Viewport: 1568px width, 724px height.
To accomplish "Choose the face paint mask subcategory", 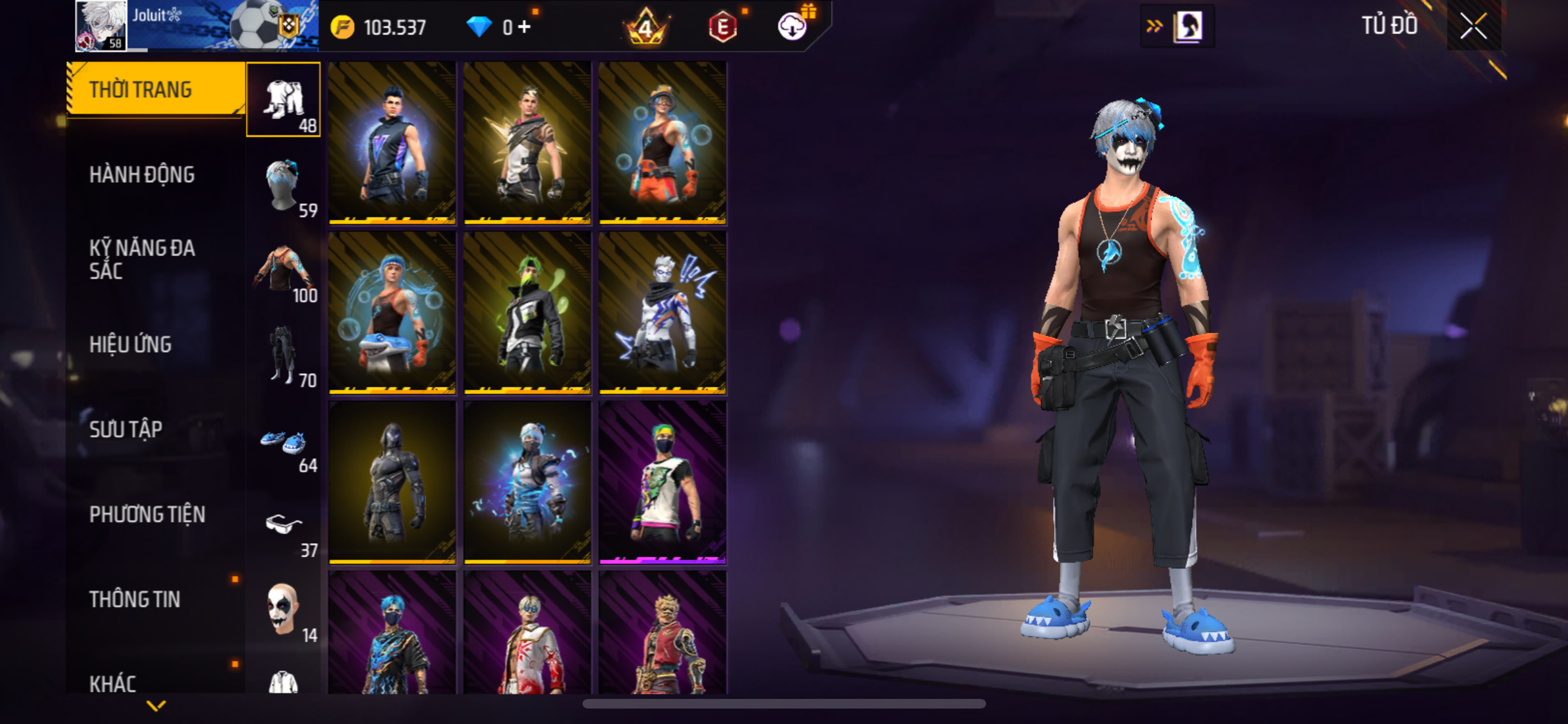I will click(283, 610).
